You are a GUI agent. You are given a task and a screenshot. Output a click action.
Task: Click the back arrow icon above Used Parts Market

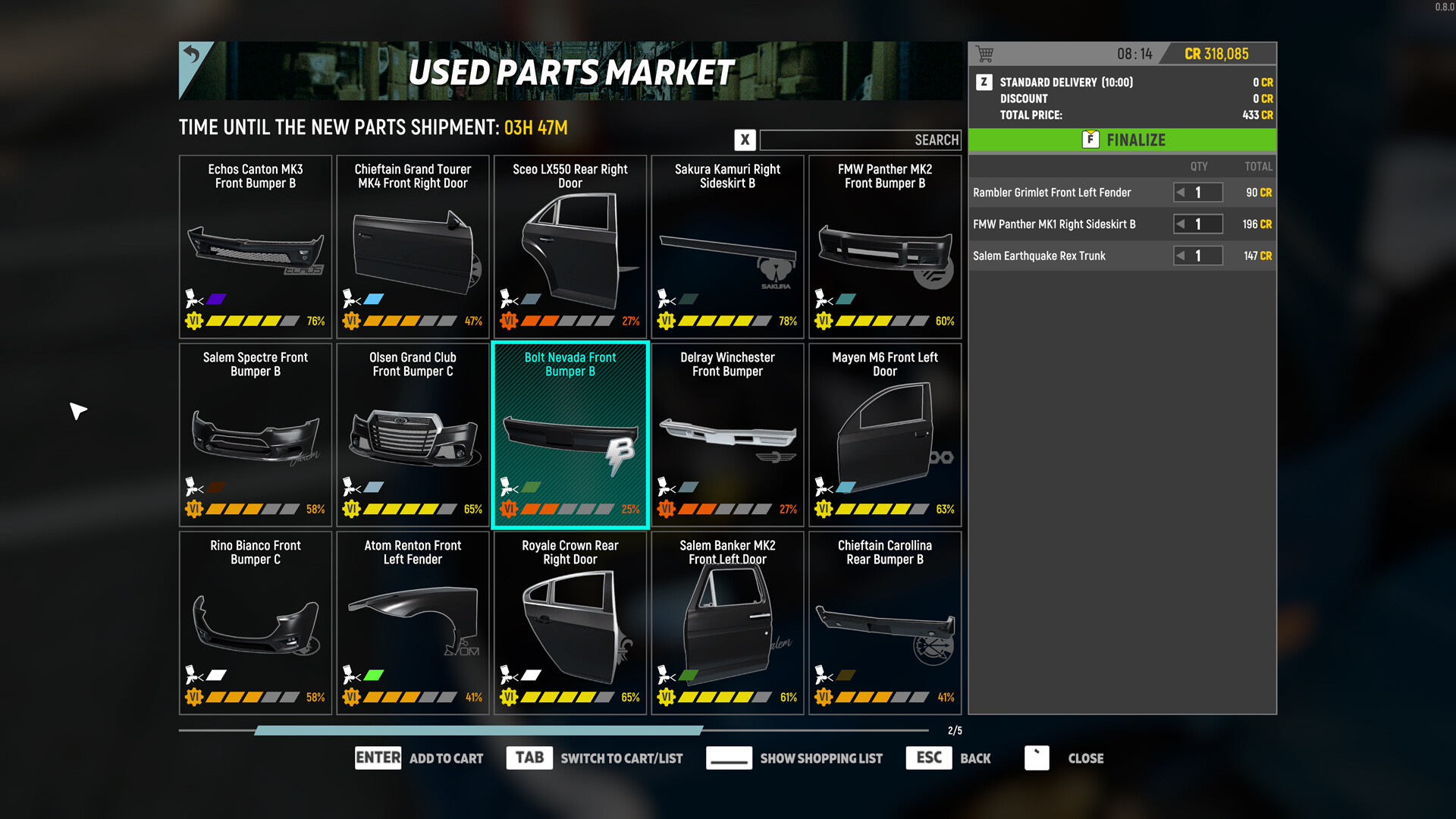[x=193, y=55]
